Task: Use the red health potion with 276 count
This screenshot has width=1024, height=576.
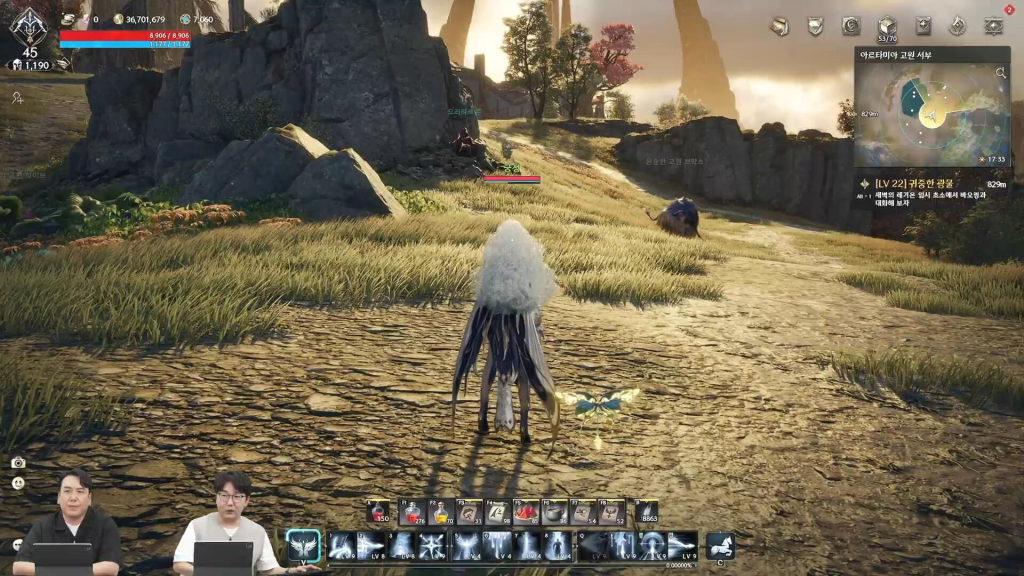Action: (412, 513)
